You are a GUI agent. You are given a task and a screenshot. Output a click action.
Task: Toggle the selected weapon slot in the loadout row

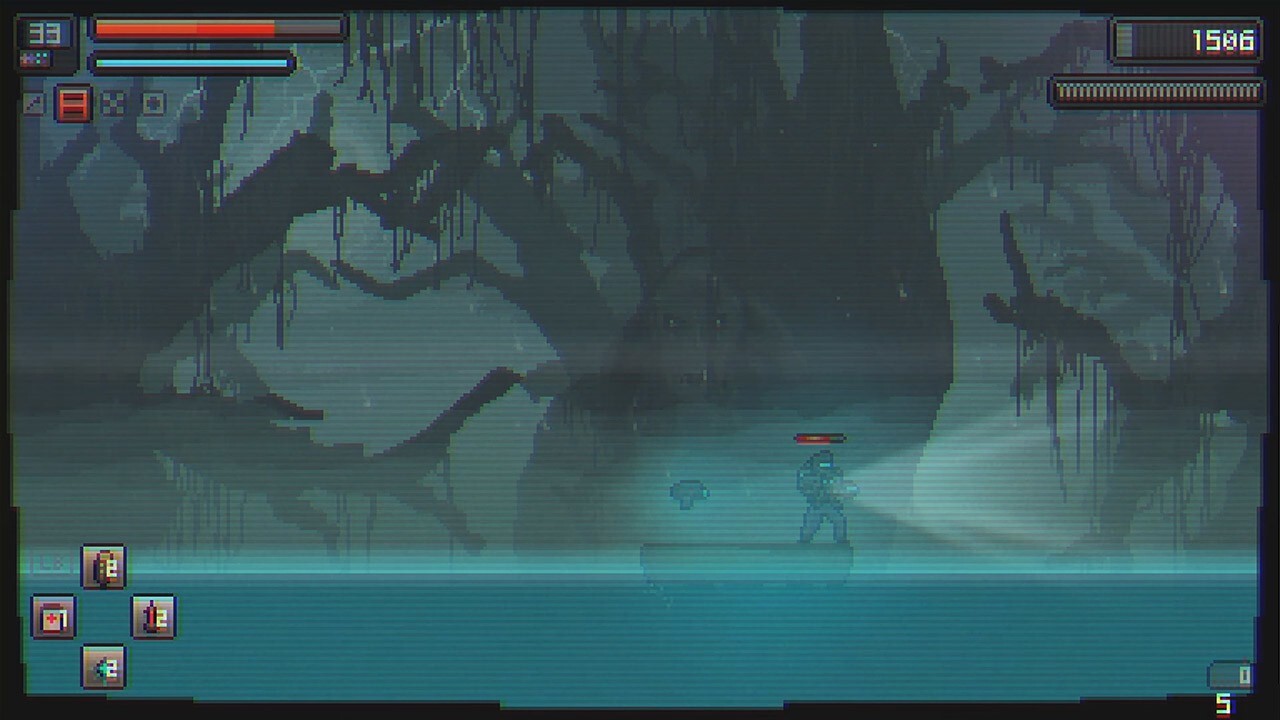[x=74, y=105]
